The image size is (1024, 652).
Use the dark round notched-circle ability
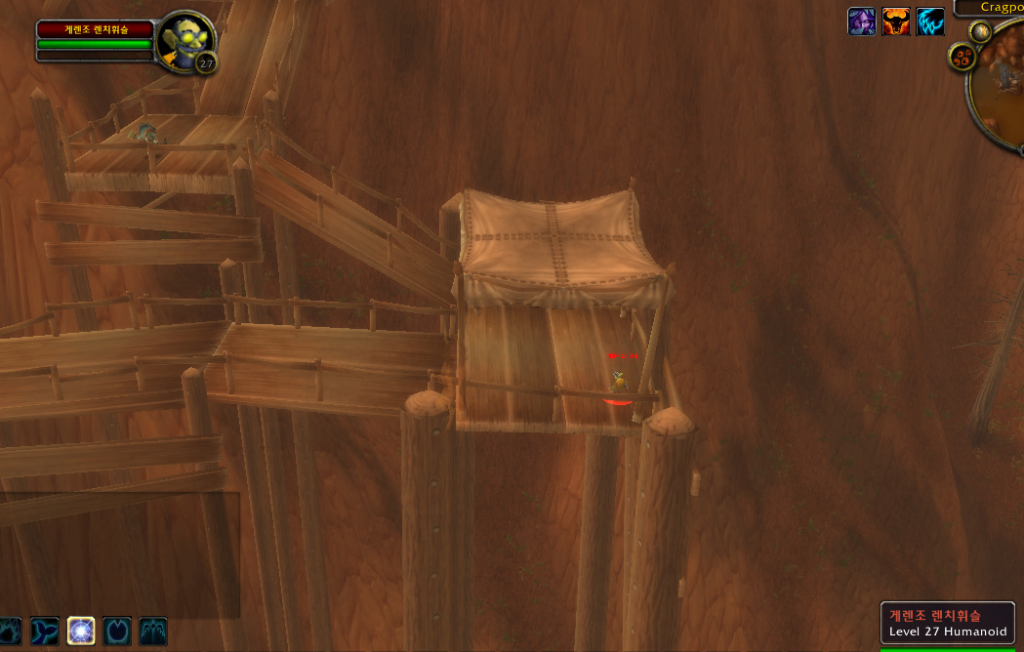(117, 630)
